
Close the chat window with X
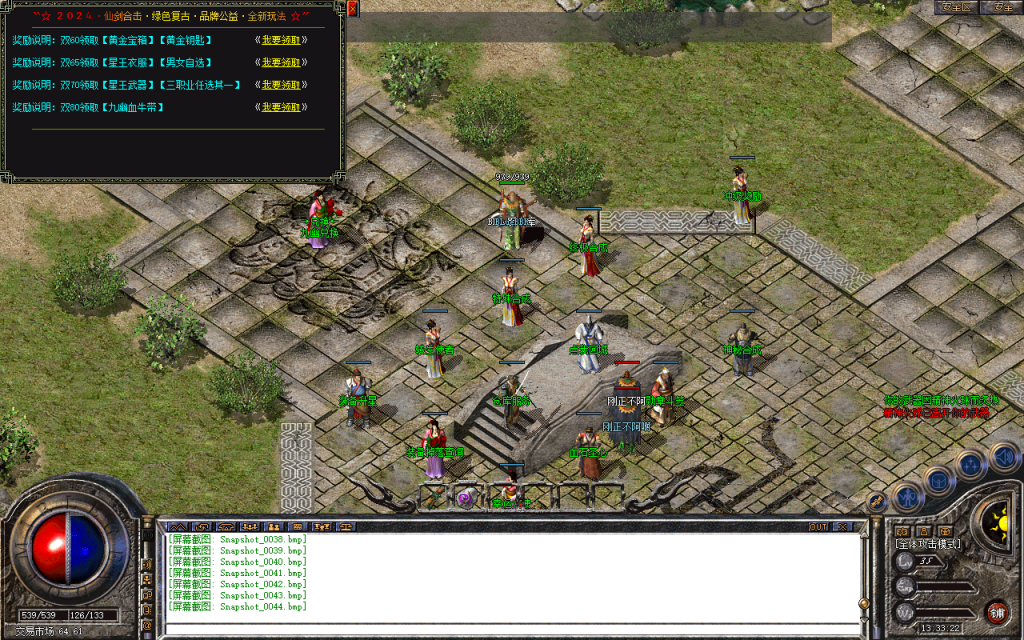pos(842,526)
